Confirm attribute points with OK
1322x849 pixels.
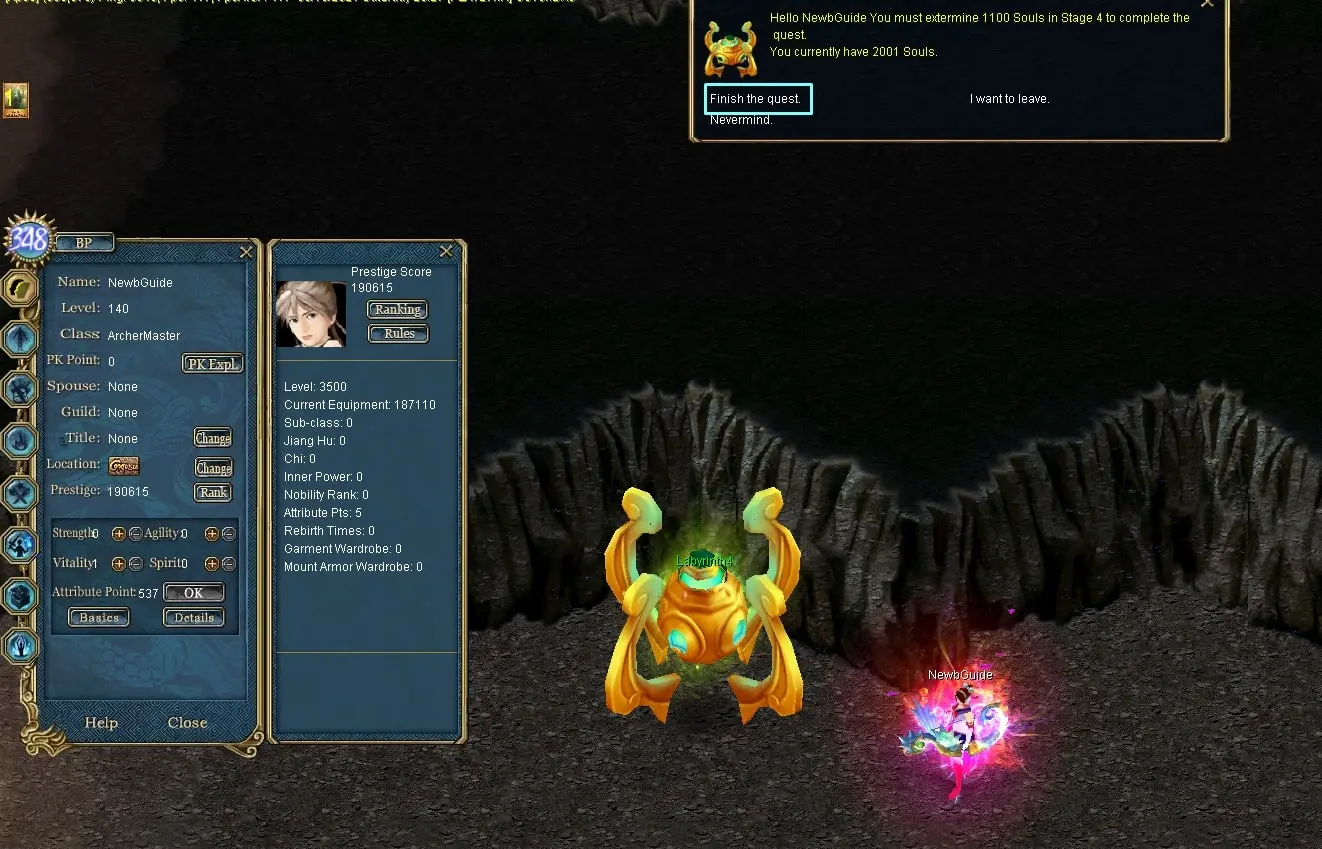pyautogui.click(x=193, y=593)
